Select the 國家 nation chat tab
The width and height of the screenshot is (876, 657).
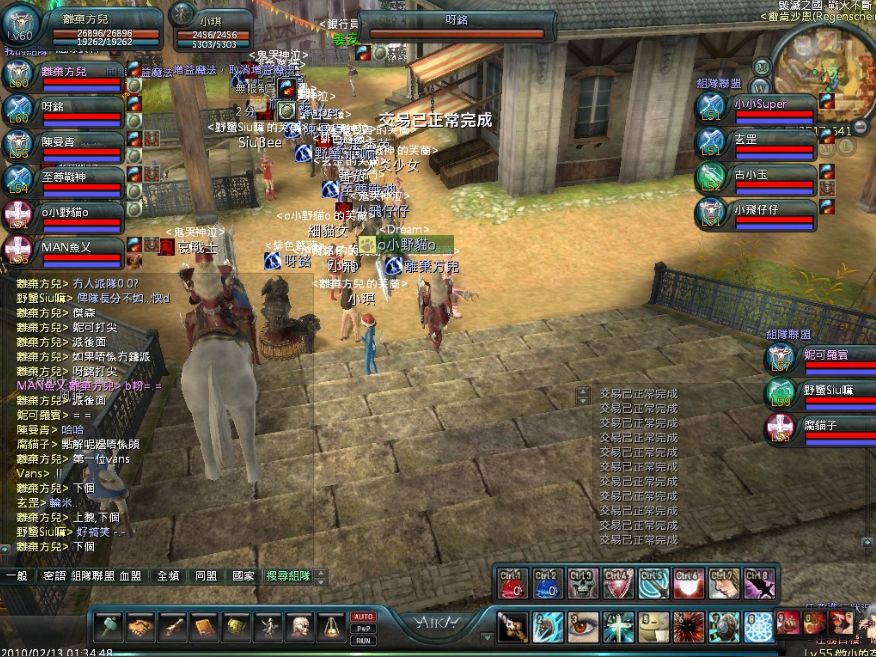coord(243,576)
